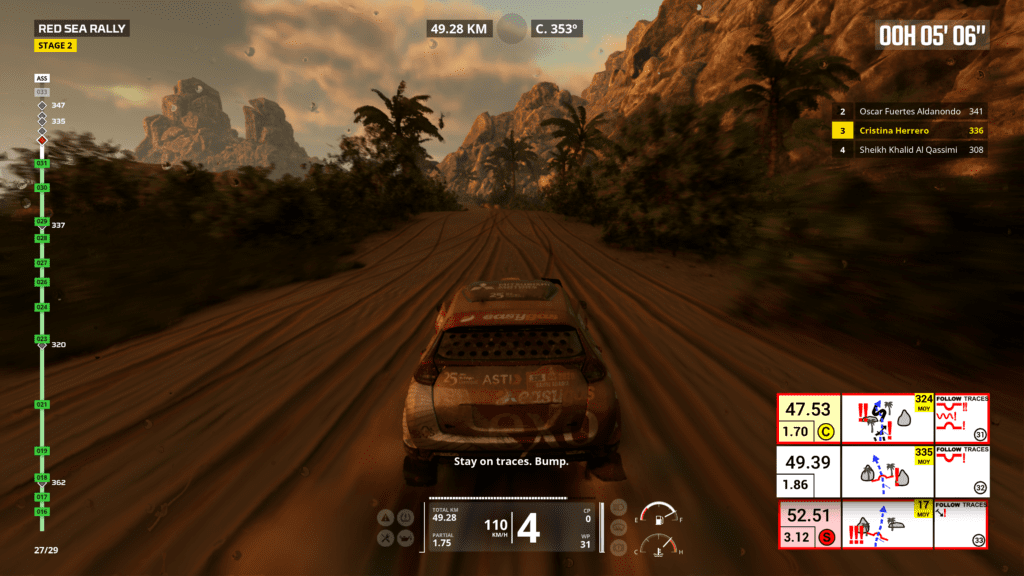Click the wrench repair status icon
This screenshot has width=1024, height=576.
[385, 538]
